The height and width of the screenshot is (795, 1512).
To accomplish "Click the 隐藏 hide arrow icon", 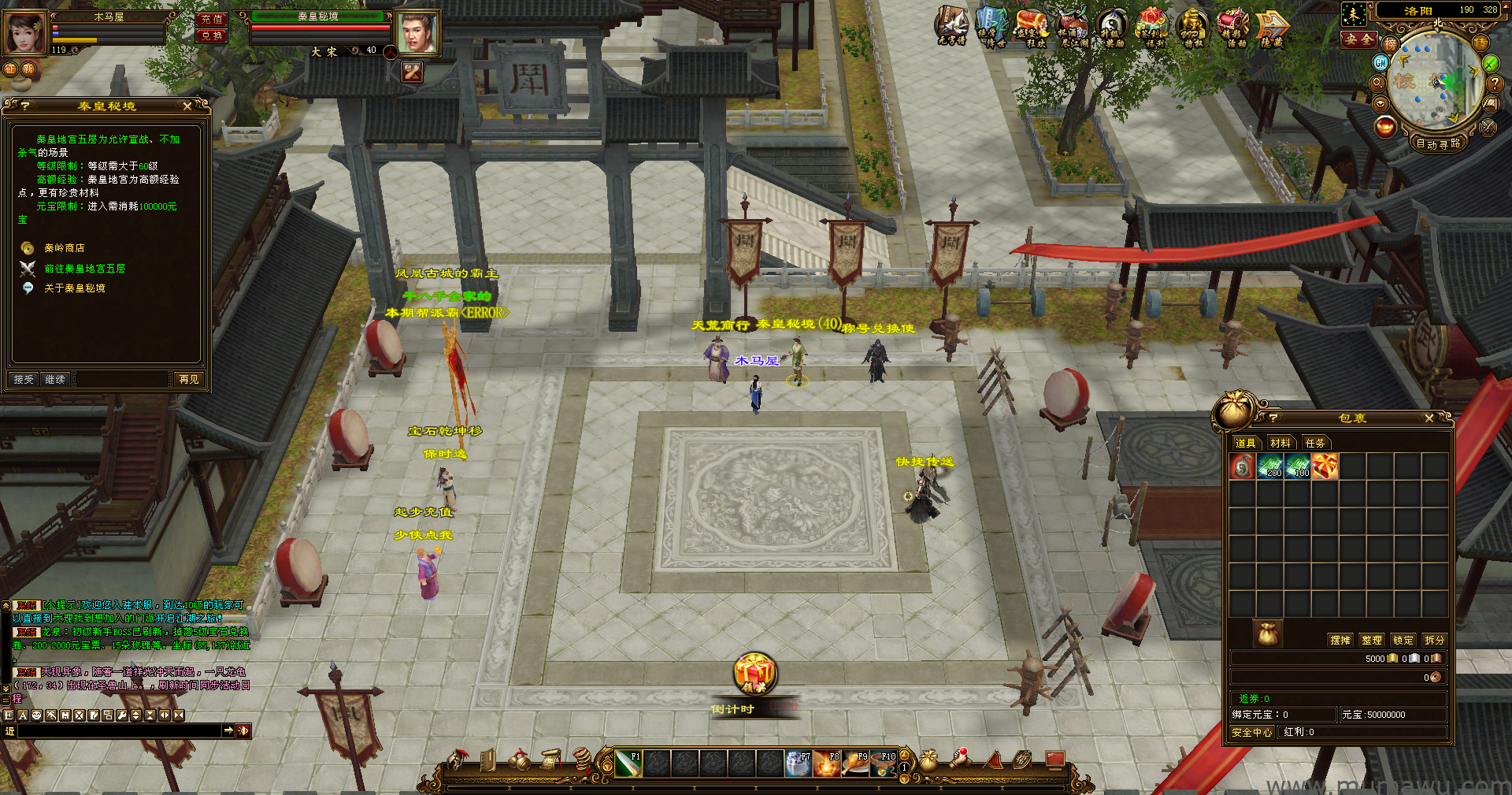I will 1272,28.
